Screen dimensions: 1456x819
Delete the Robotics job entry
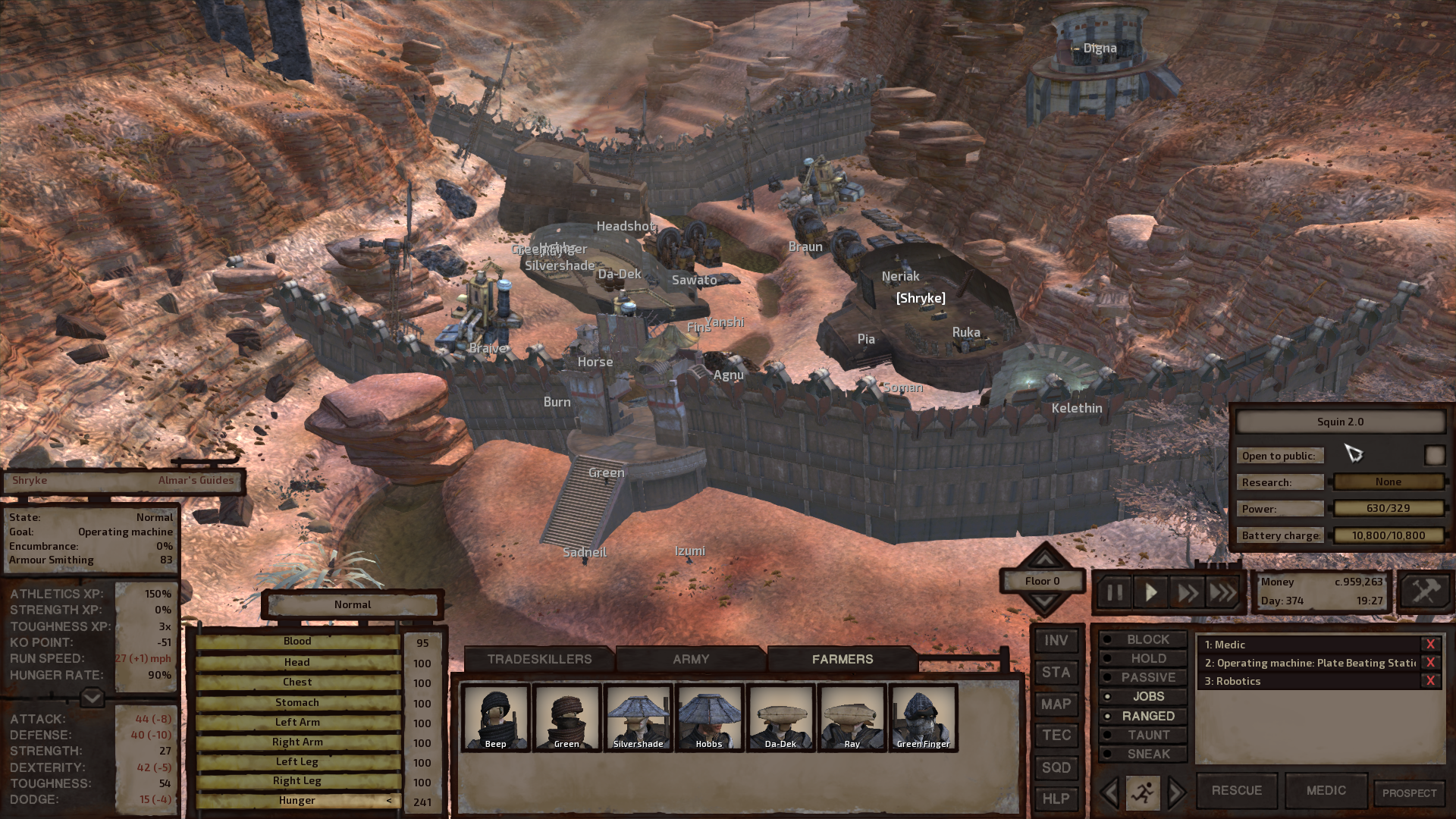coord(1430,681)
